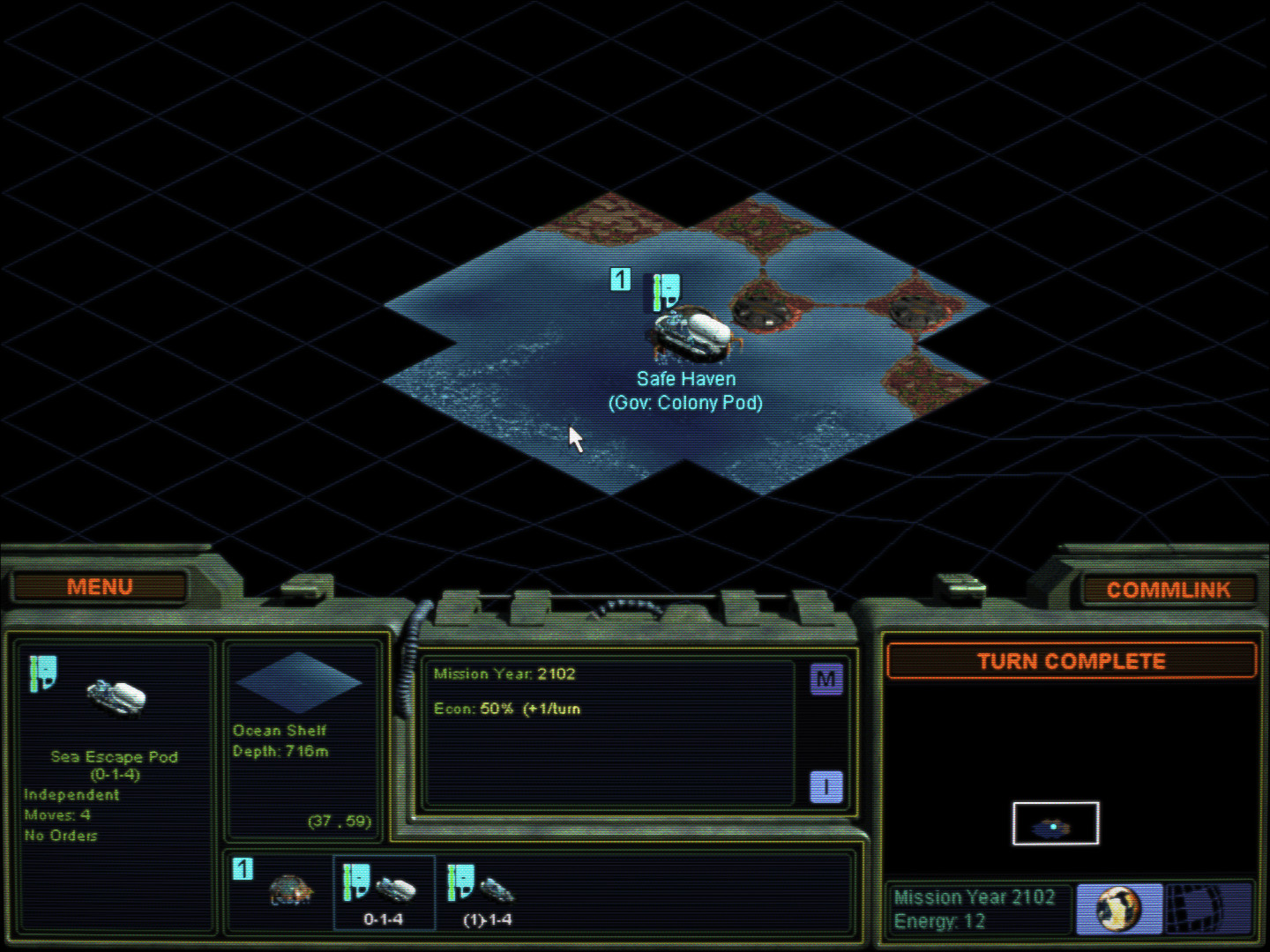Click TURN COMPLETE to end the turn
Image resolution: width=1270 pixels, height=952 pixels.
tap(1071, 661)
